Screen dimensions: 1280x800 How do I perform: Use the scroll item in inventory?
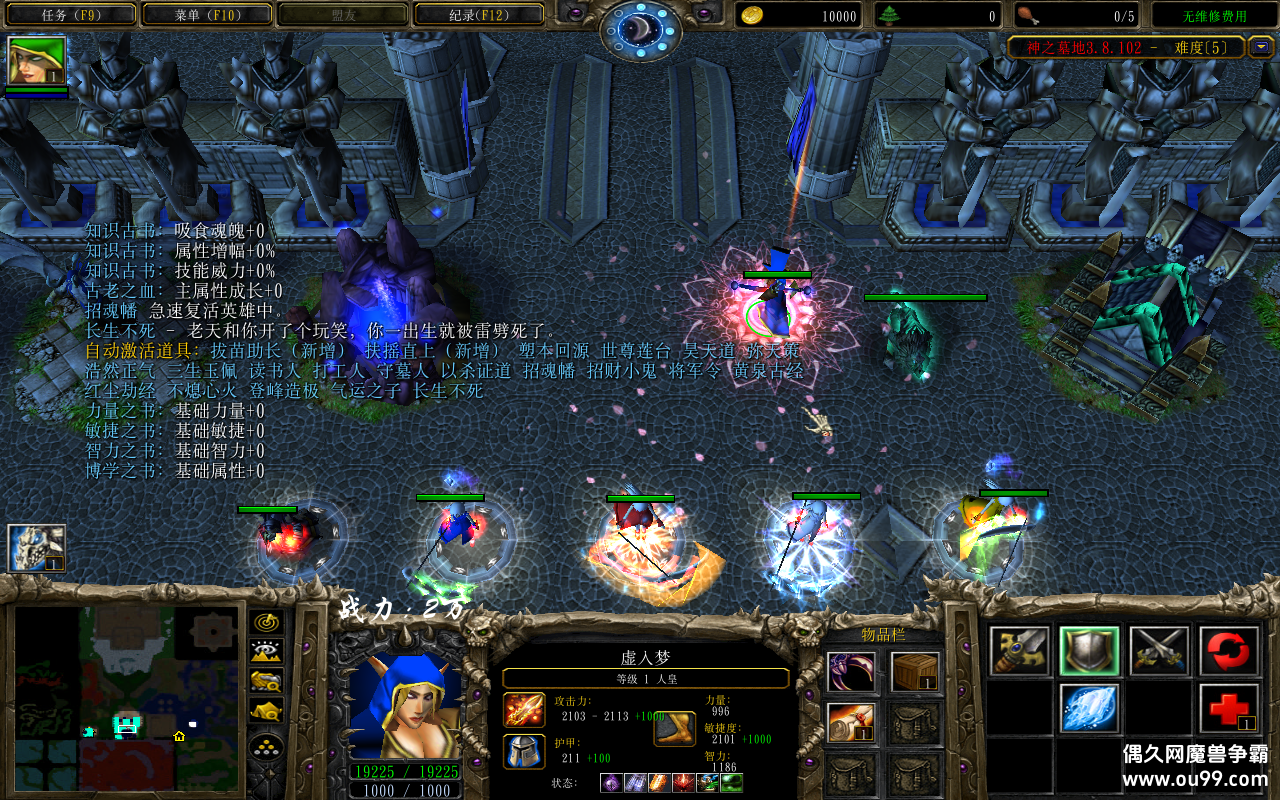(x=852, y=722)
